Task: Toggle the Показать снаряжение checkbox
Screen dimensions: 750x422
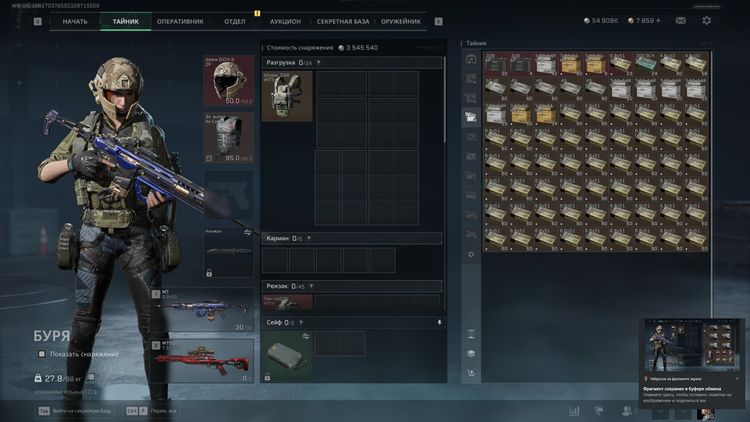Action: point(42,354)
